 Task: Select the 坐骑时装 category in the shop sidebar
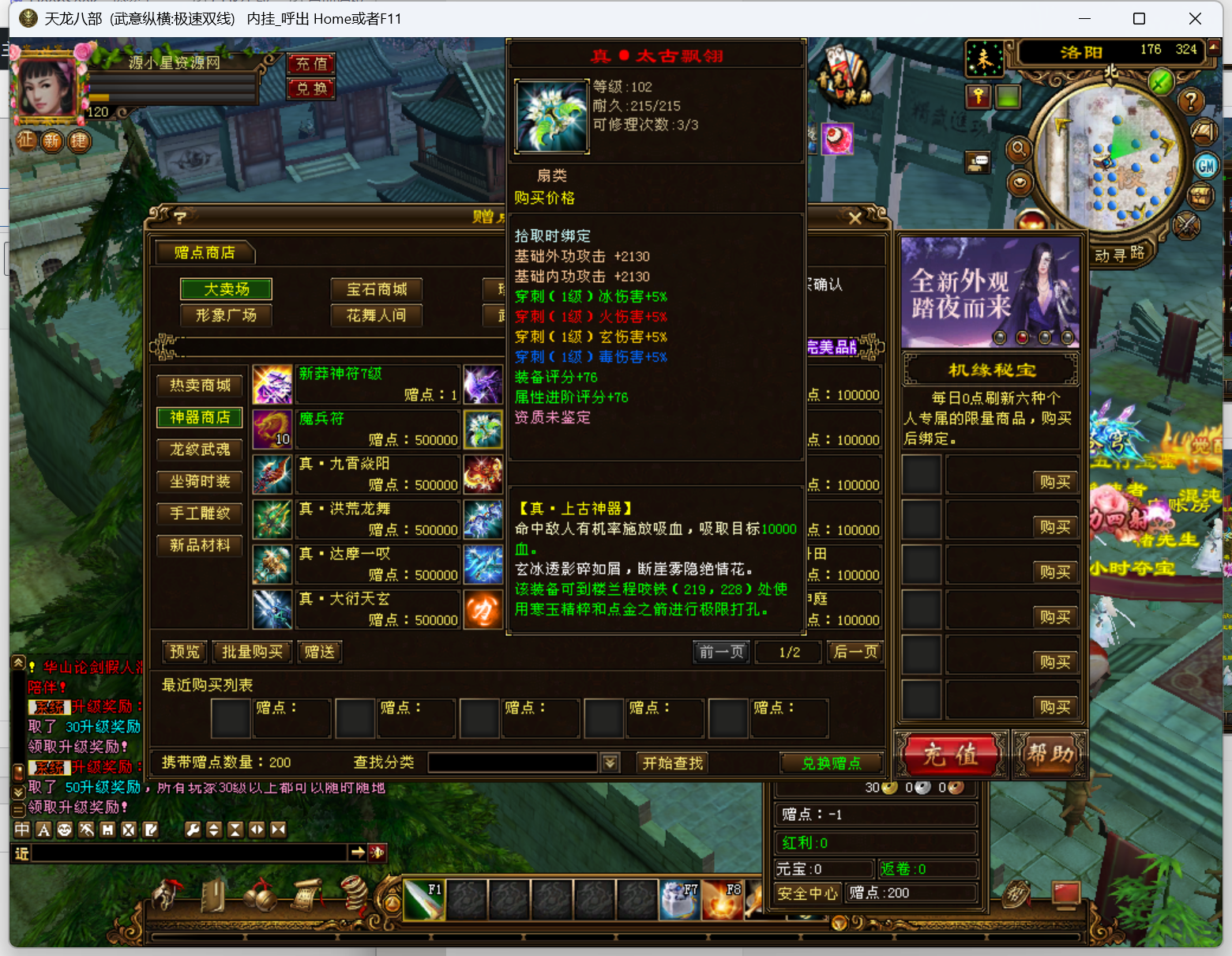click(199, 481)
